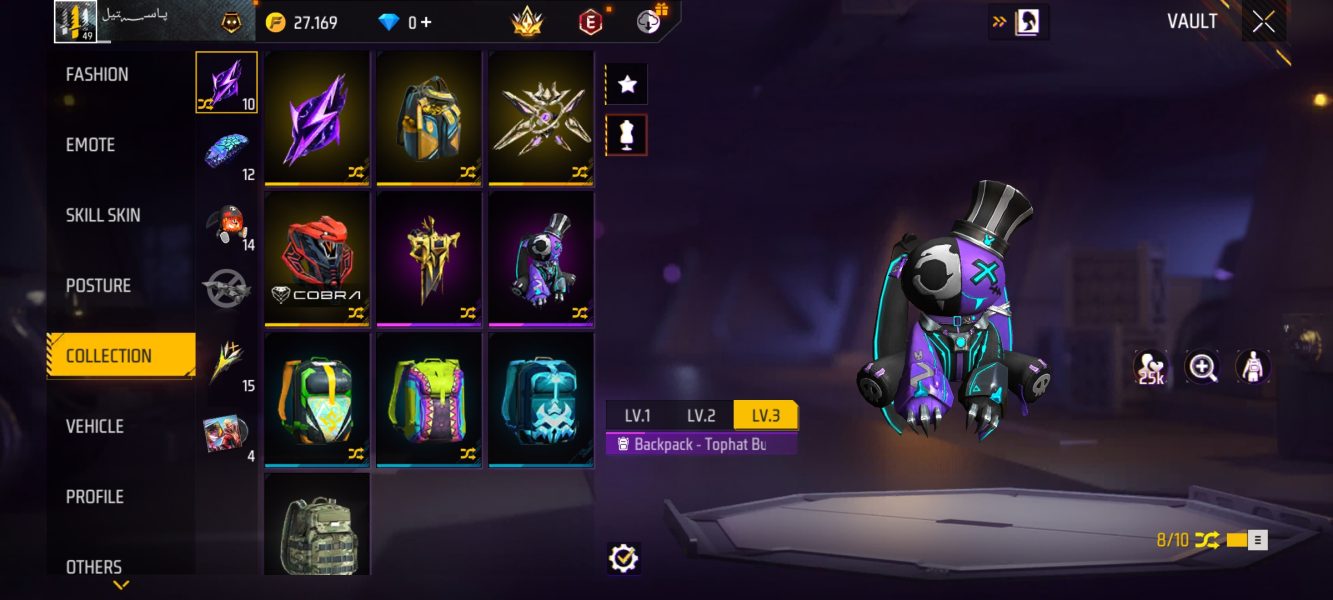This screenshot has width=1333, height=600.
Task: Open the Skill Skin section
Action: point(103,215)
